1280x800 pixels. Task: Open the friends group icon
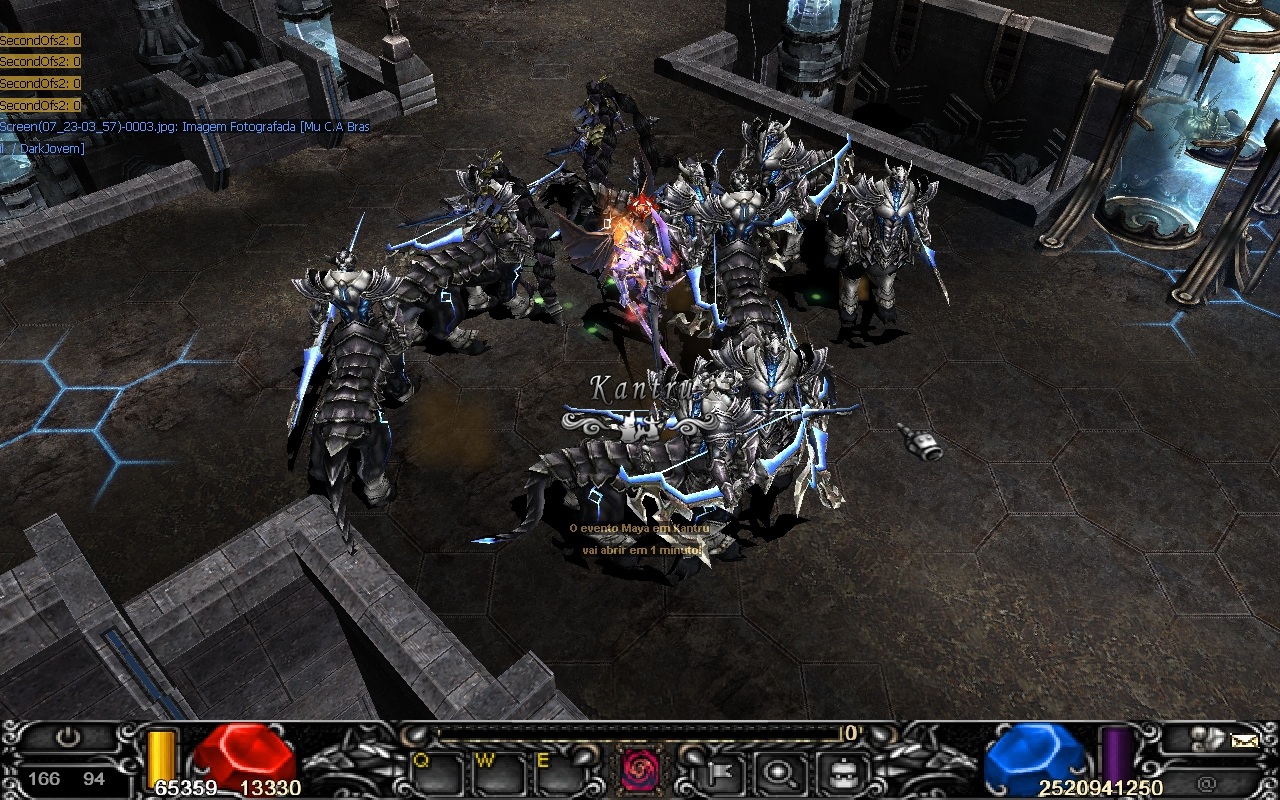click(x=1207, y=739)
